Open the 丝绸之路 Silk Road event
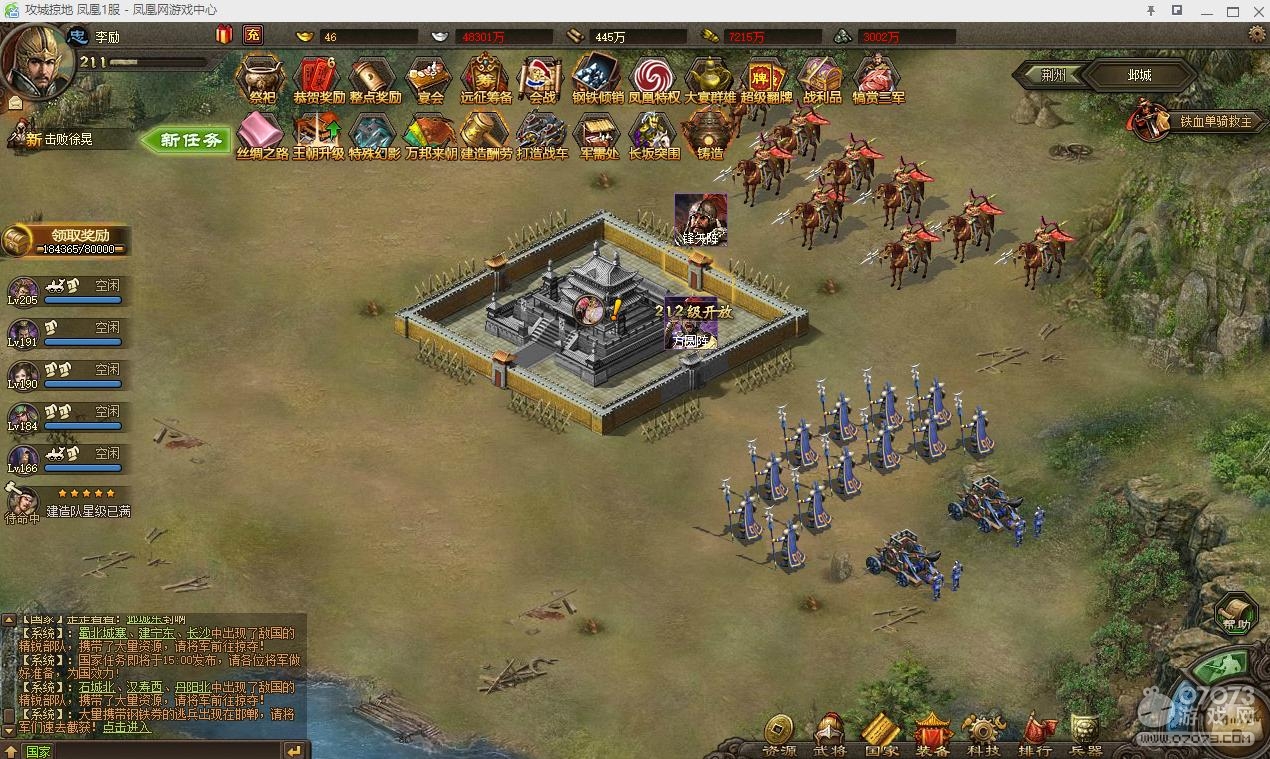Image resolution: width=1270 pixels, height=759 pixels. 262,134
